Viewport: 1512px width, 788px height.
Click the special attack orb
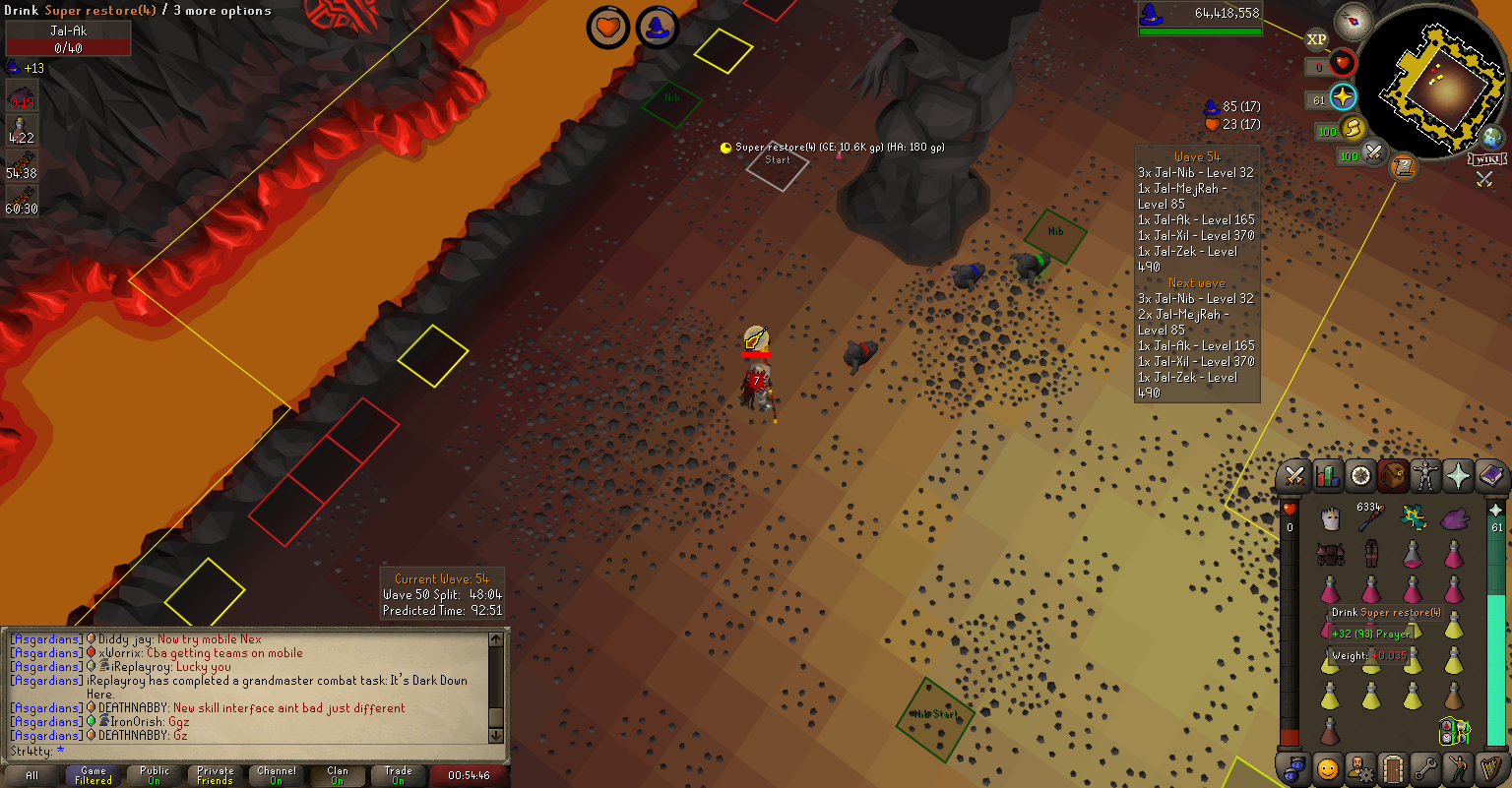click(1373, 153)
